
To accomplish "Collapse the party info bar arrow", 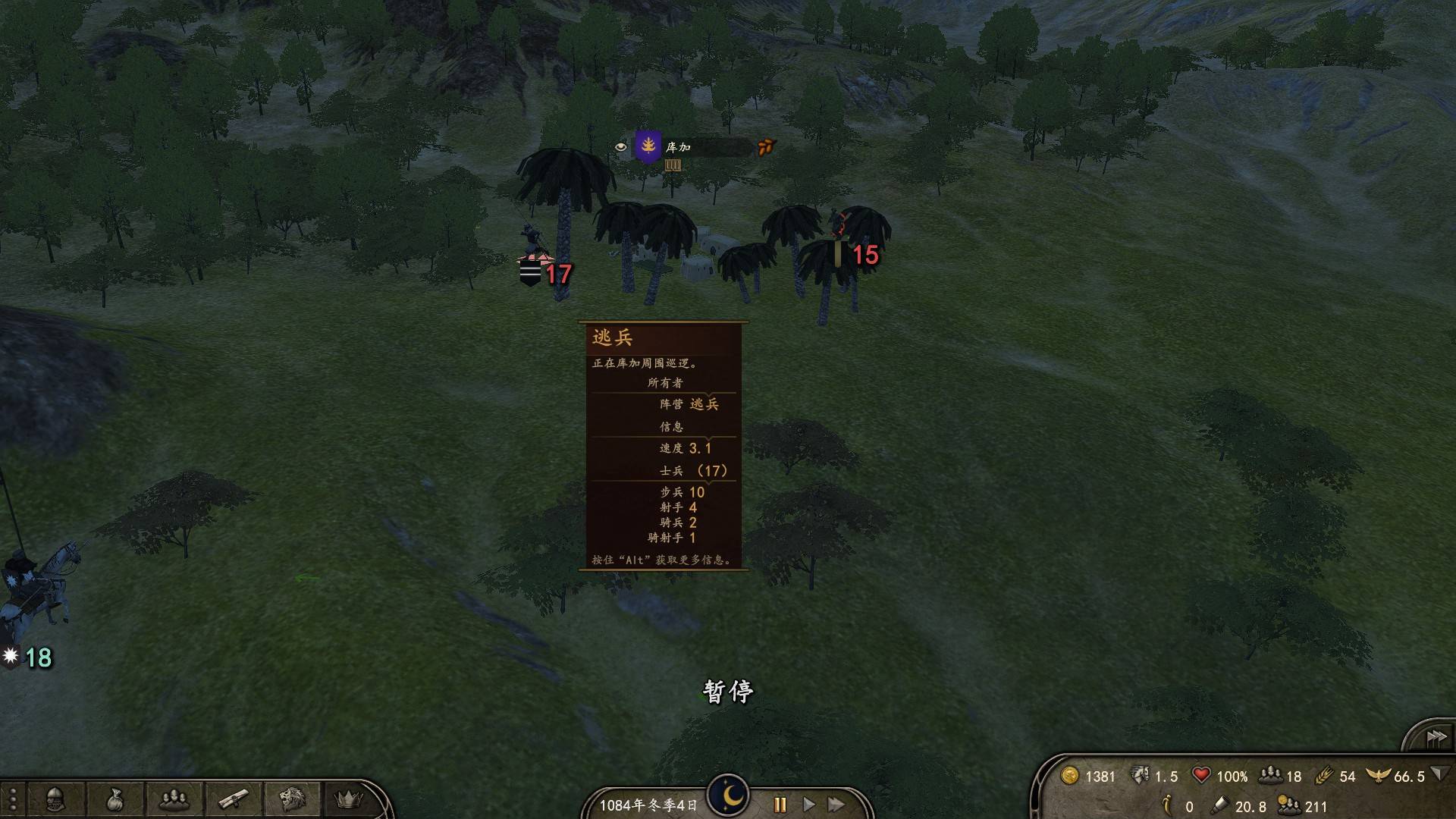I will point(1439,774).
